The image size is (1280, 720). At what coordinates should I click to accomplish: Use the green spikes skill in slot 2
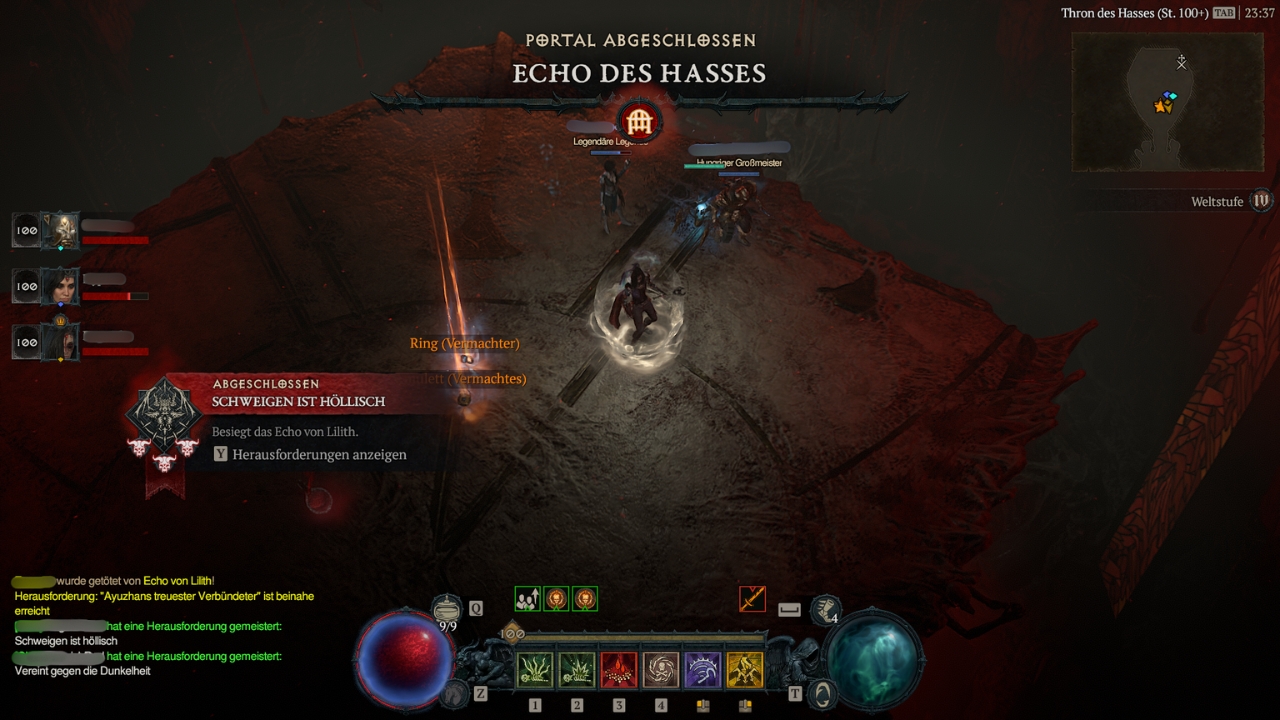coord(577,670)
